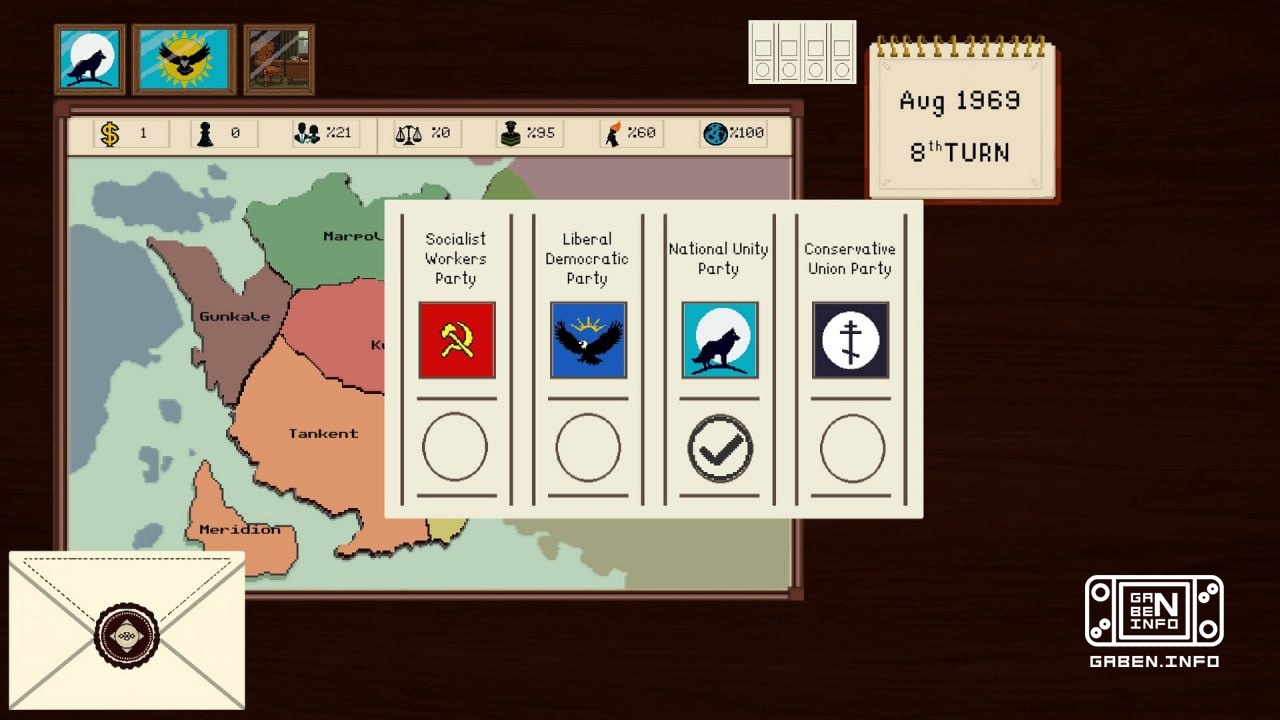Select the police officer 95% stat icon
This screenshot has height=720, width=1280.
[x=510, y=132]
